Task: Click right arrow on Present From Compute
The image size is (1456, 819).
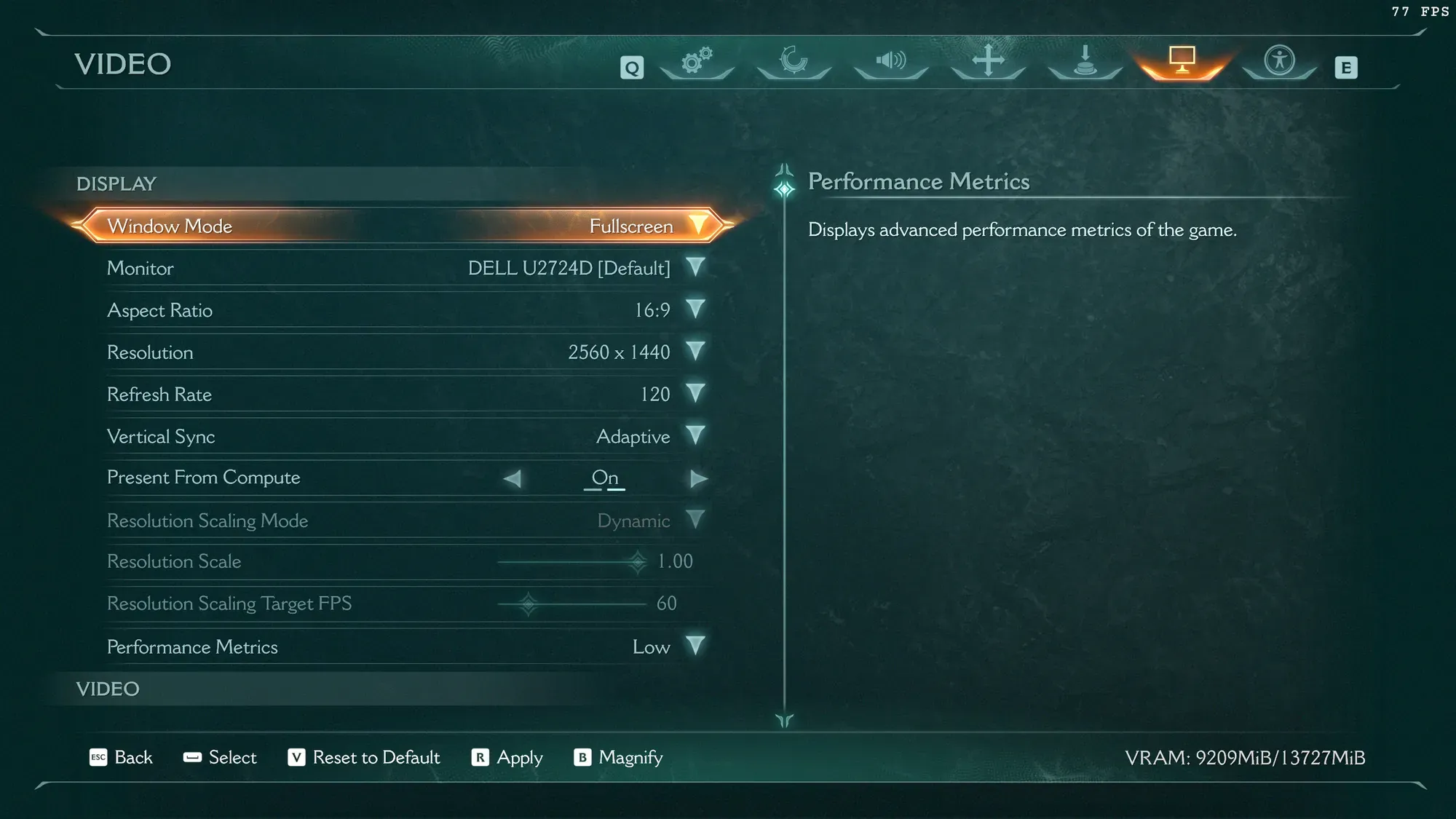Action: click(x=698, y=478)
